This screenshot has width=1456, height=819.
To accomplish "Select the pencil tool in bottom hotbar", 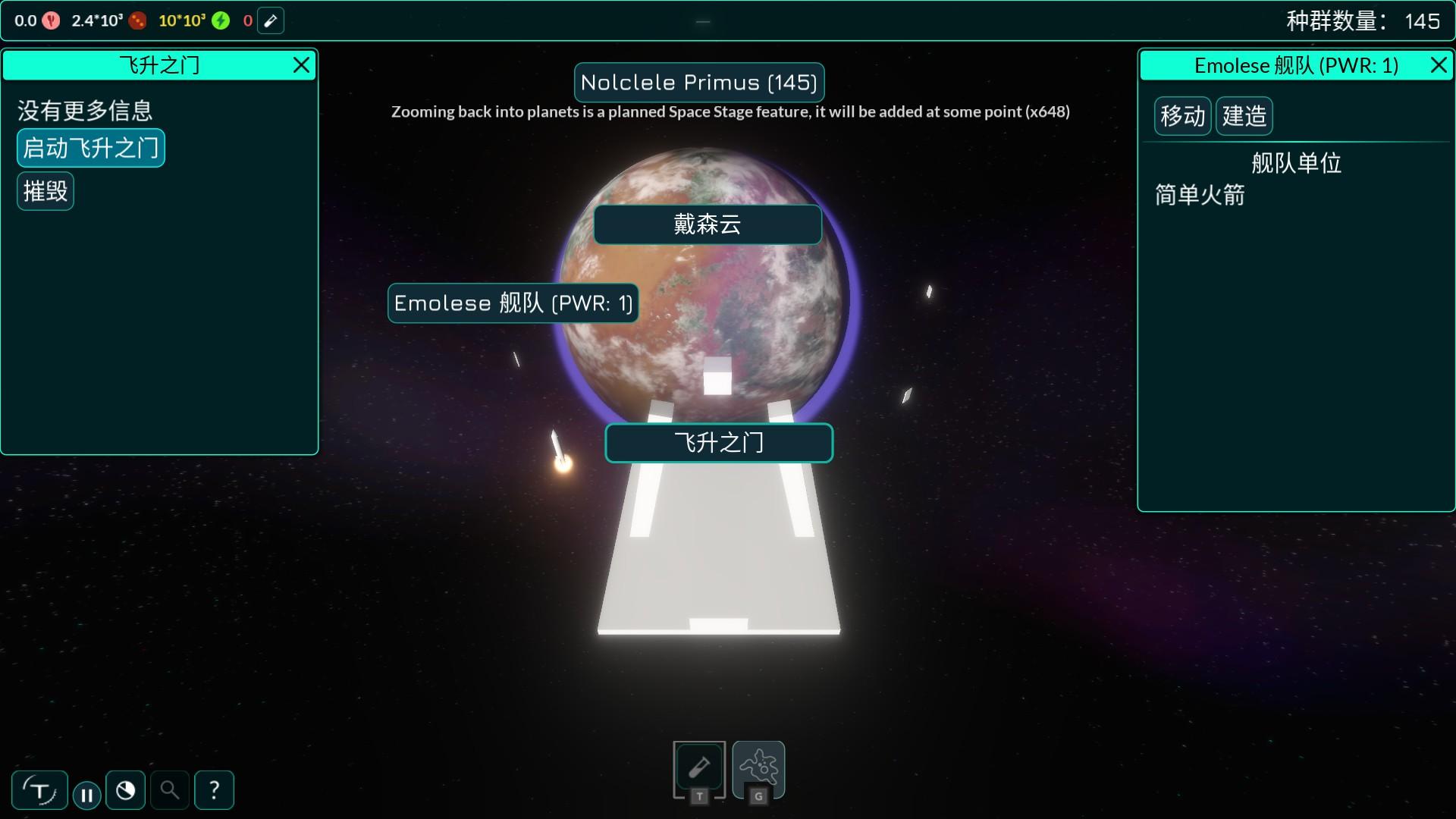I will point(699,768).
